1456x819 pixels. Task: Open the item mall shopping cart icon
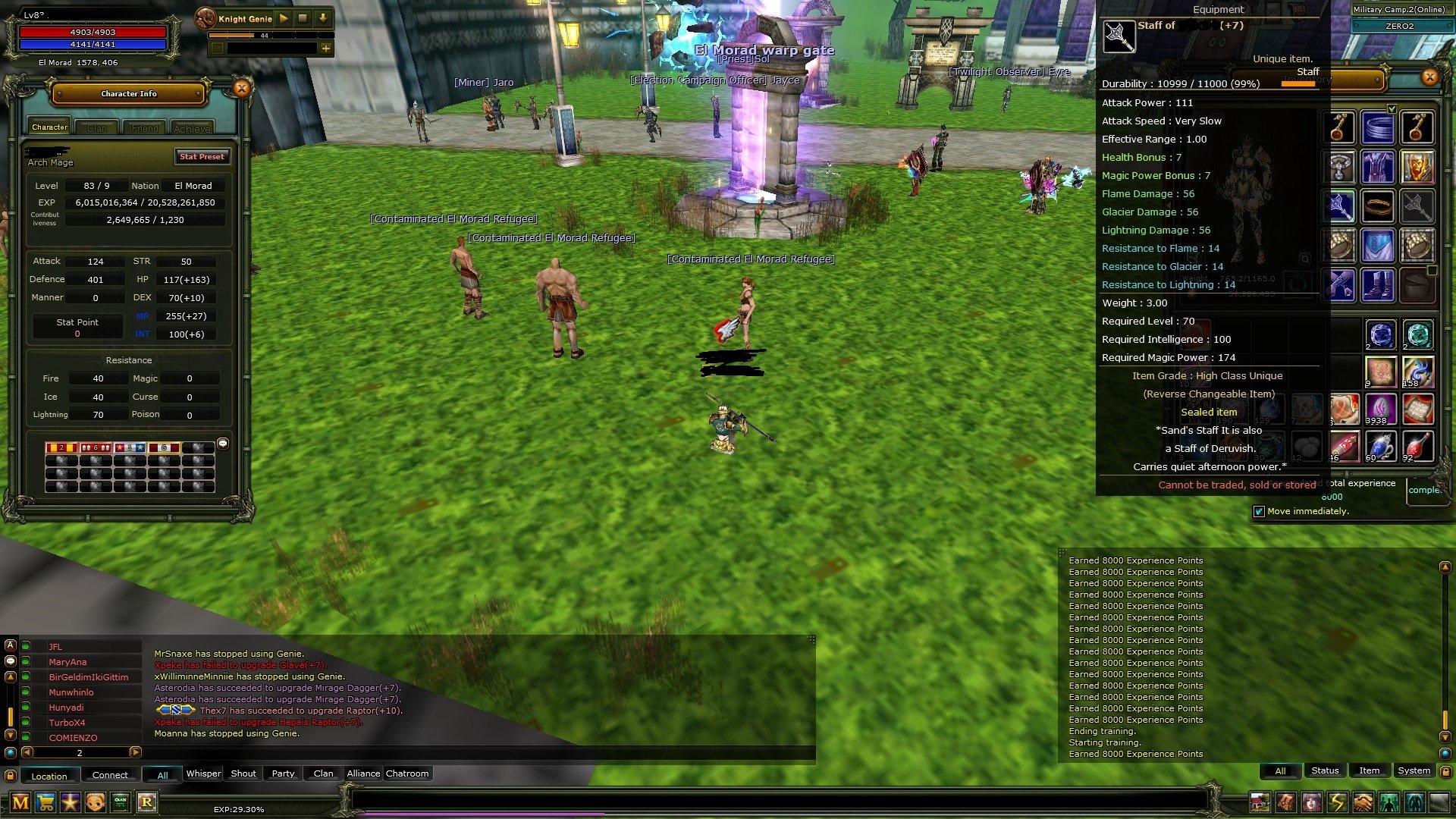[x=45, y=802]
